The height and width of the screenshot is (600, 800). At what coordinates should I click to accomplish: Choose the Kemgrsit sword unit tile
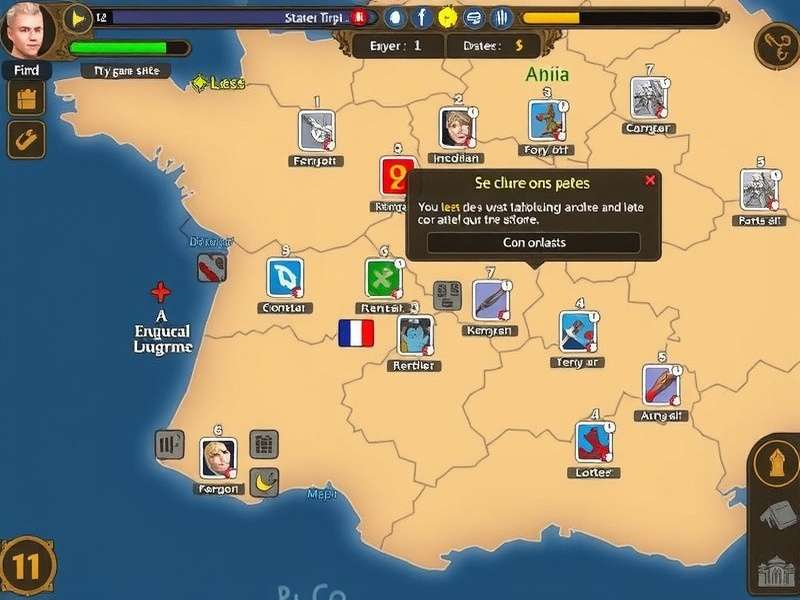[x=492, y=300]
